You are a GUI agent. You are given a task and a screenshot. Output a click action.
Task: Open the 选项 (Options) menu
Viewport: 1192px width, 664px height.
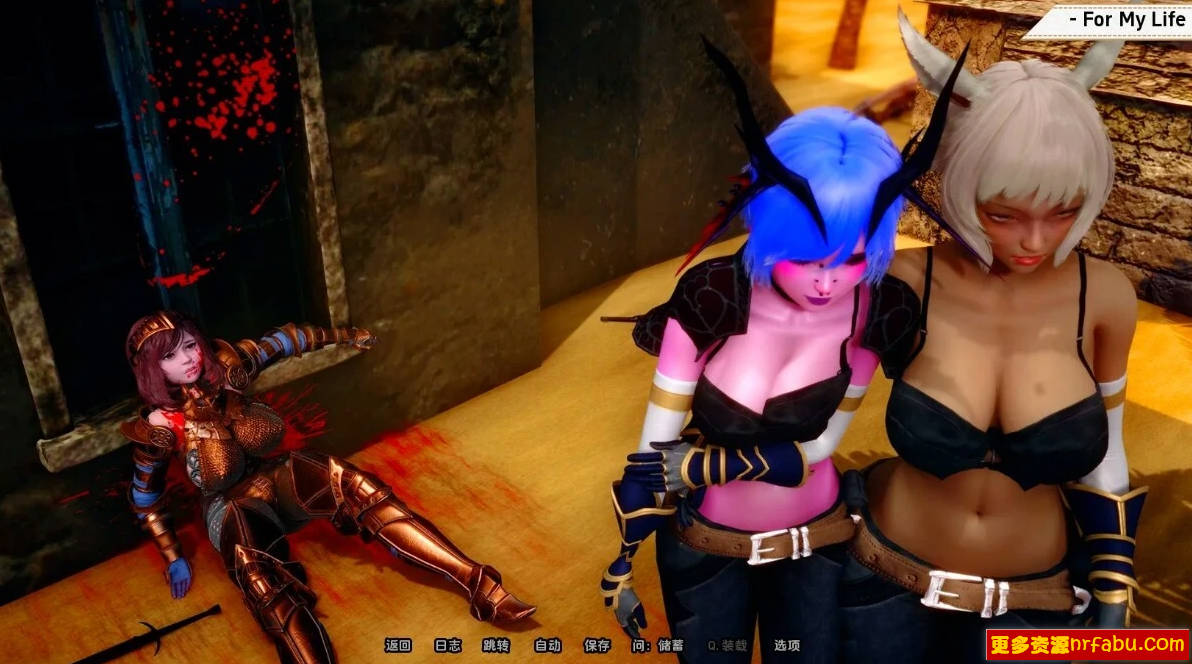787,646
